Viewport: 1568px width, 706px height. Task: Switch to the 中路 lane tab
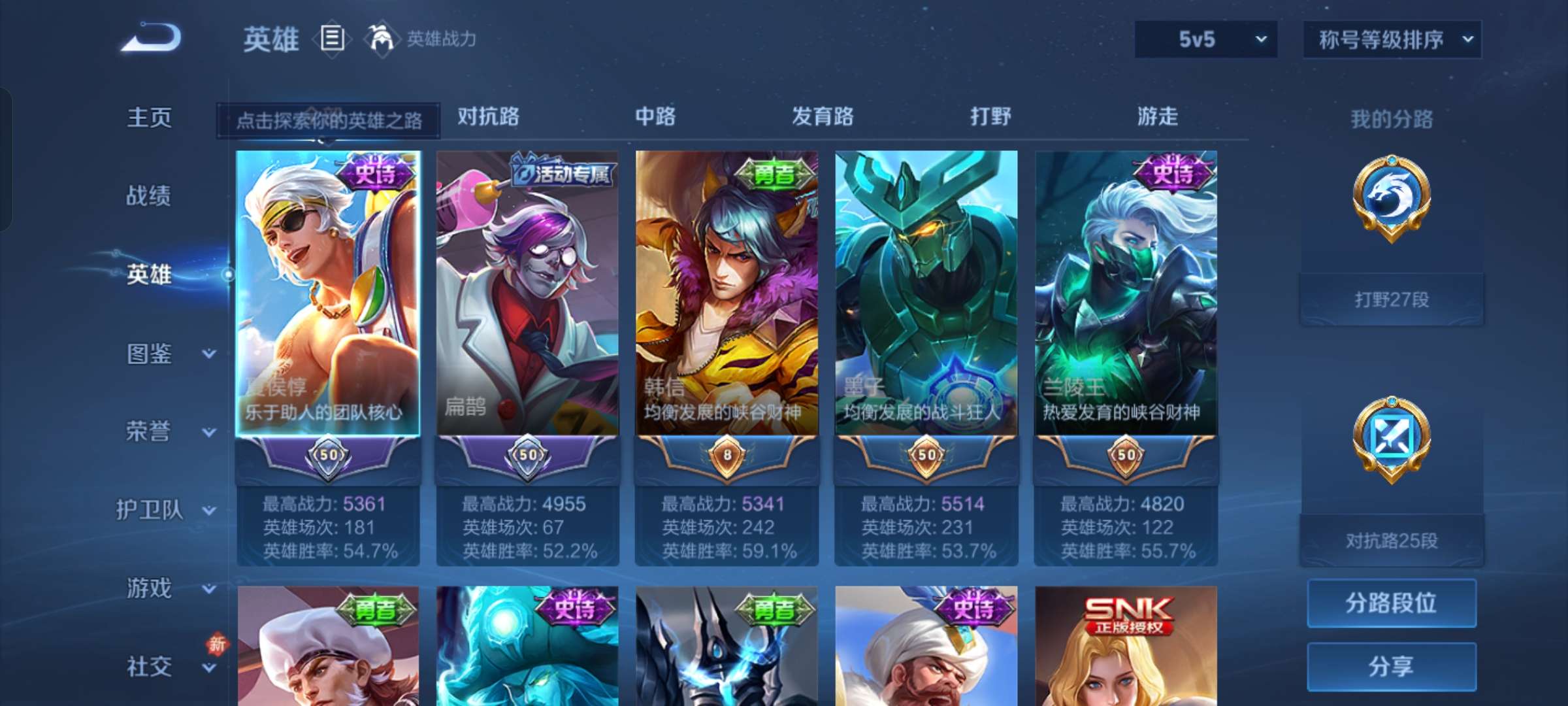[x=655, y=116]
